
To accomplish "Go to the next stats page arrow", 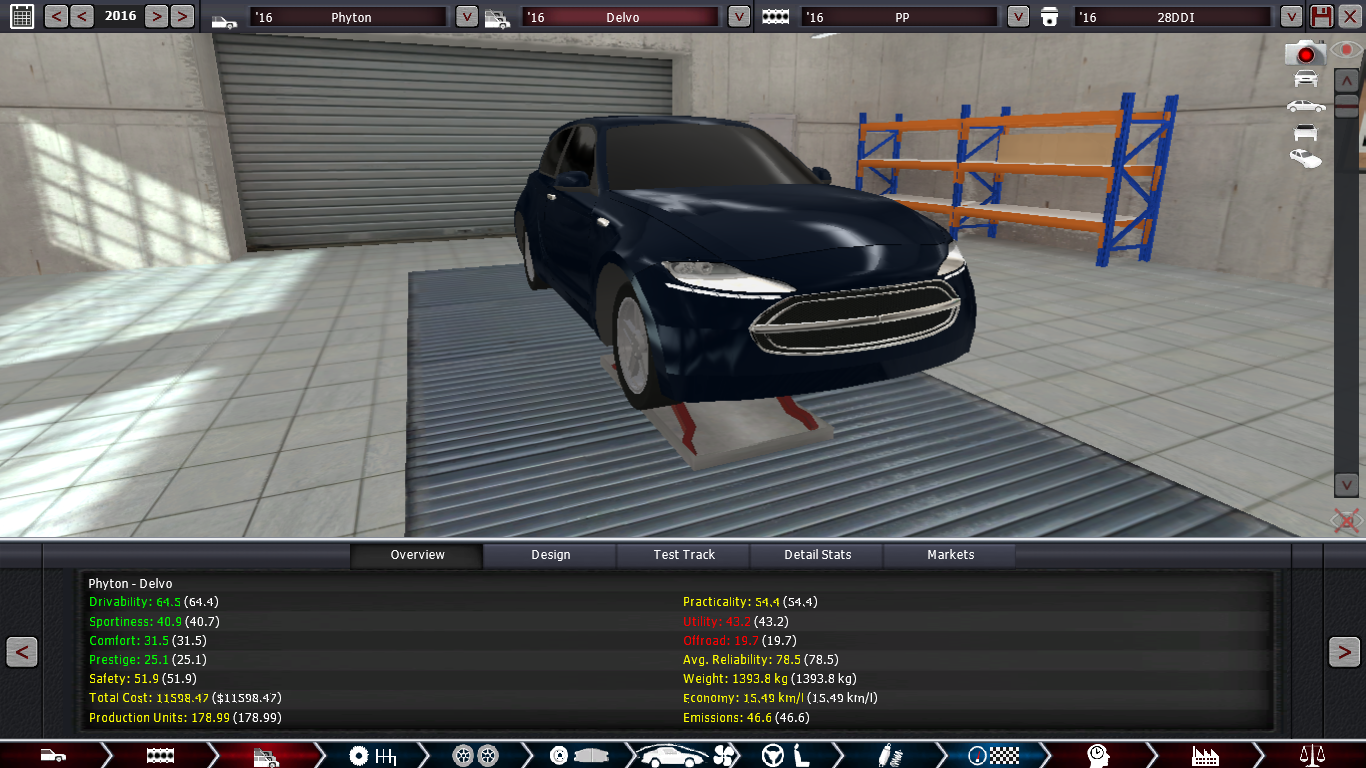I will (1343, 652).
